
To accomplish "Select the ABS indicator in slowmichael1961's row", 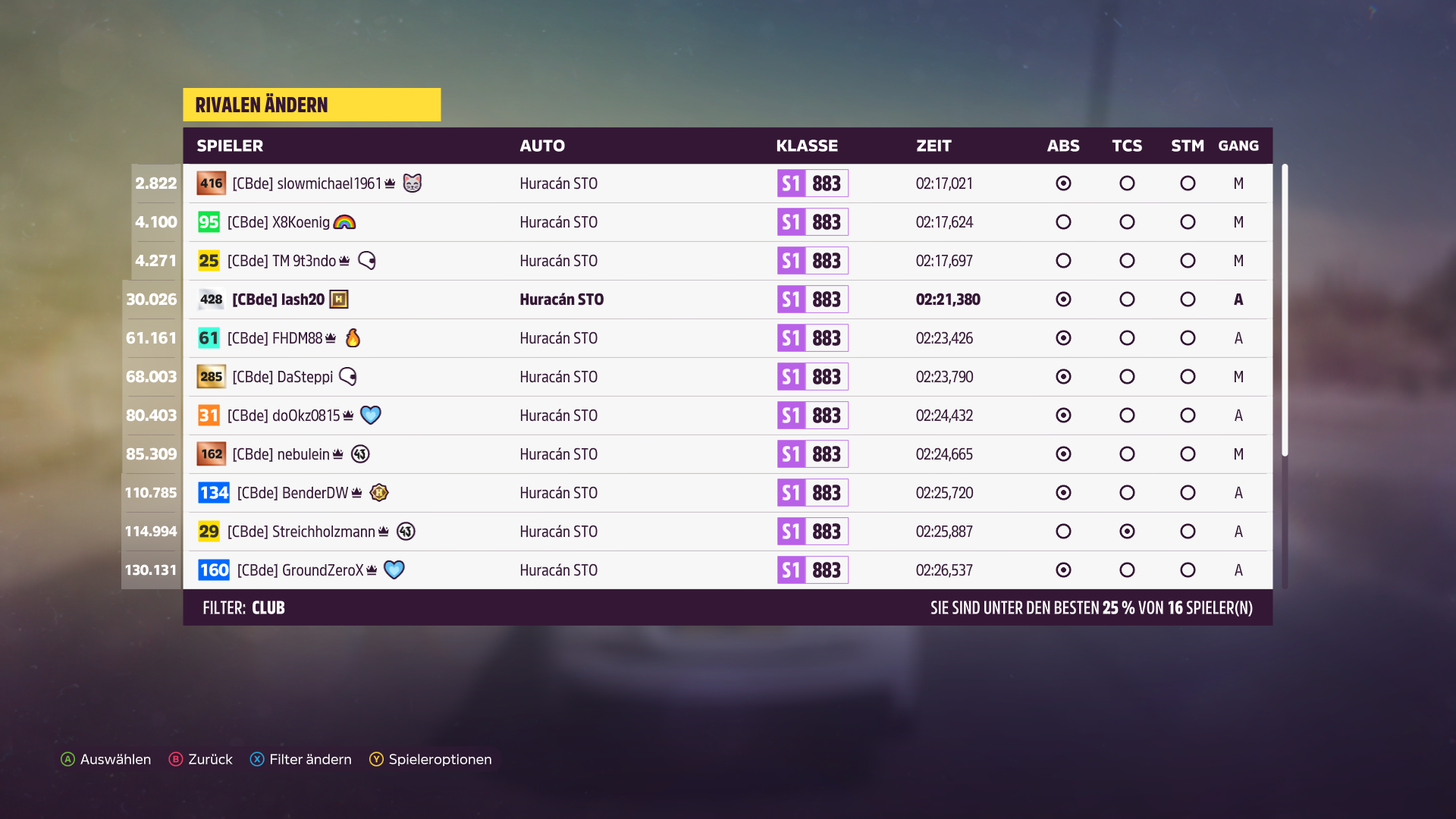I will point(1063,184).
